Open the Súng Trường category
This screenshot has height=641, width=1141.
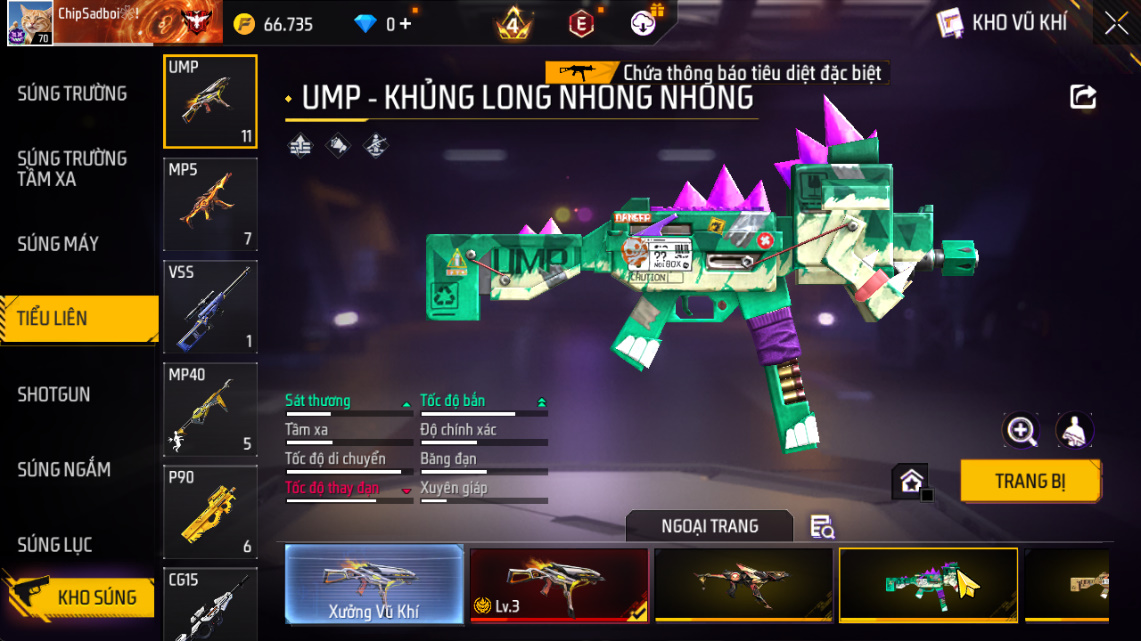(x=72, y=94)
